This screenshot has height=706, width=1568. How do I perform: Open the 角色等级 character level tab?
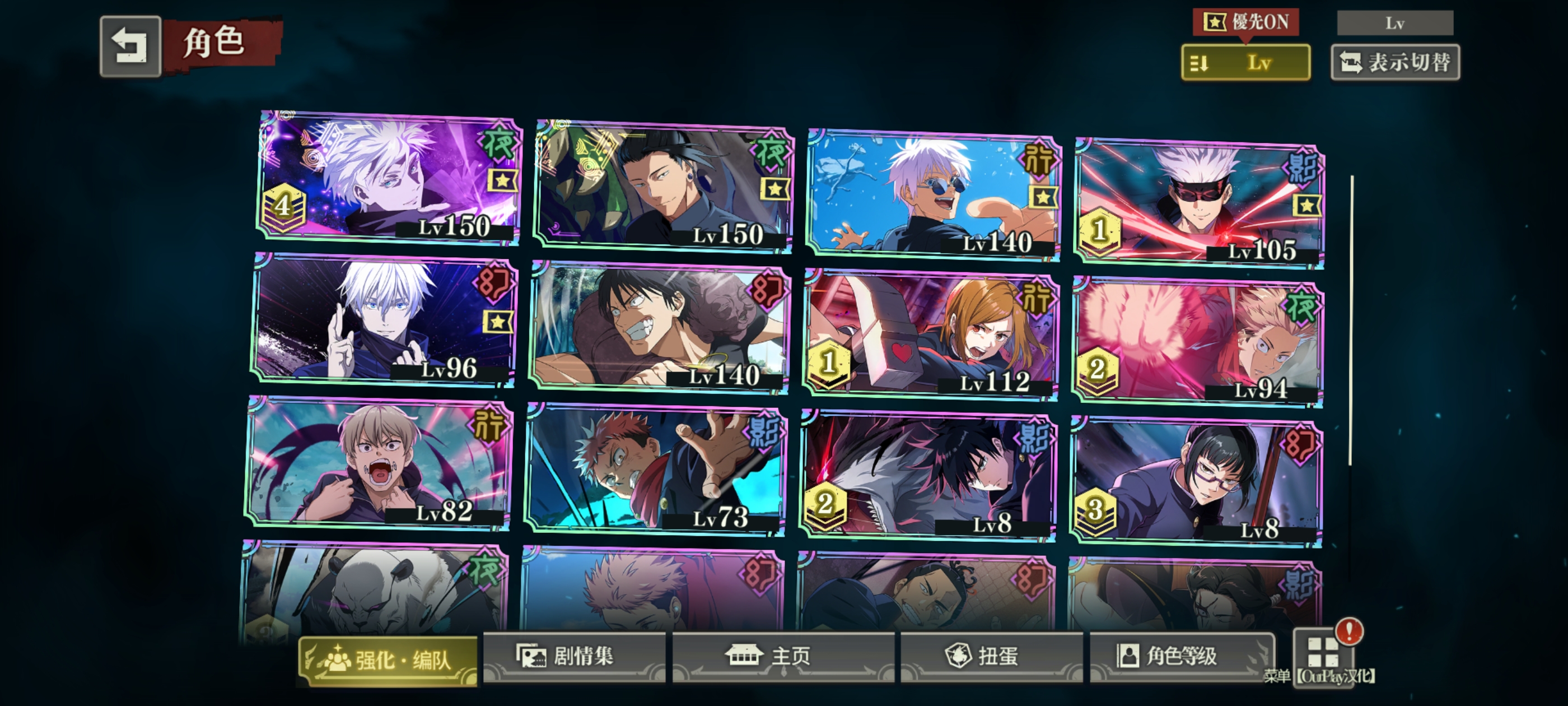pos(1181,656)
